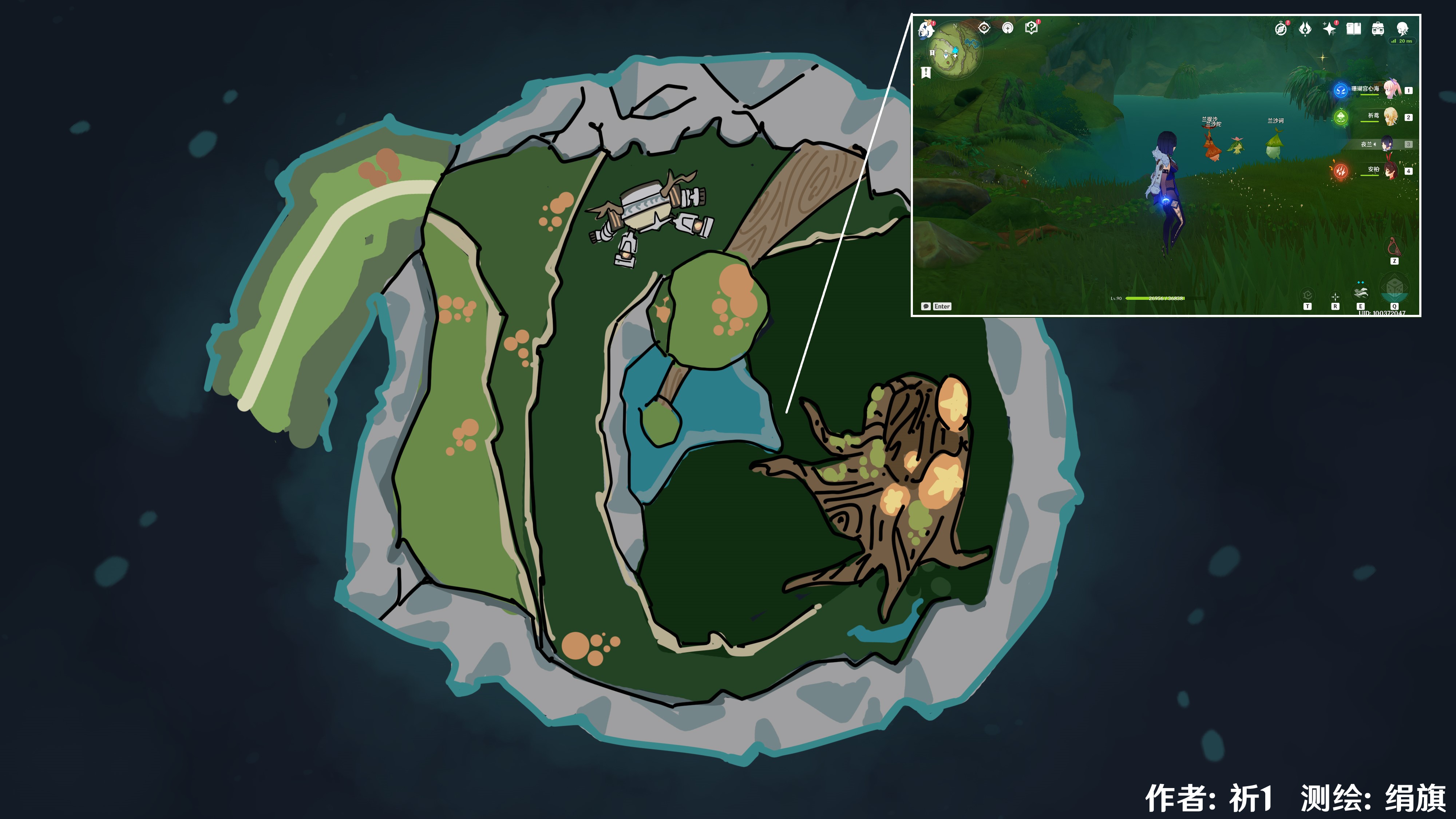
Task: Switch to party member 珊瑚宫心海
Action: pos(1391,89)
